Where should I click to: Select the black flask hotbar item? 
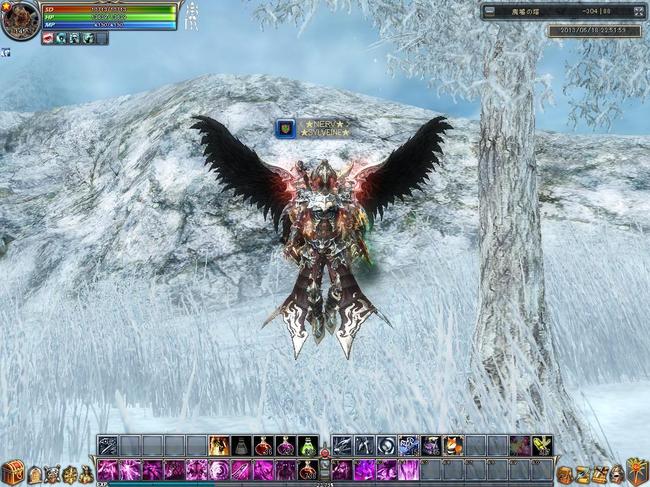[241, 446]
